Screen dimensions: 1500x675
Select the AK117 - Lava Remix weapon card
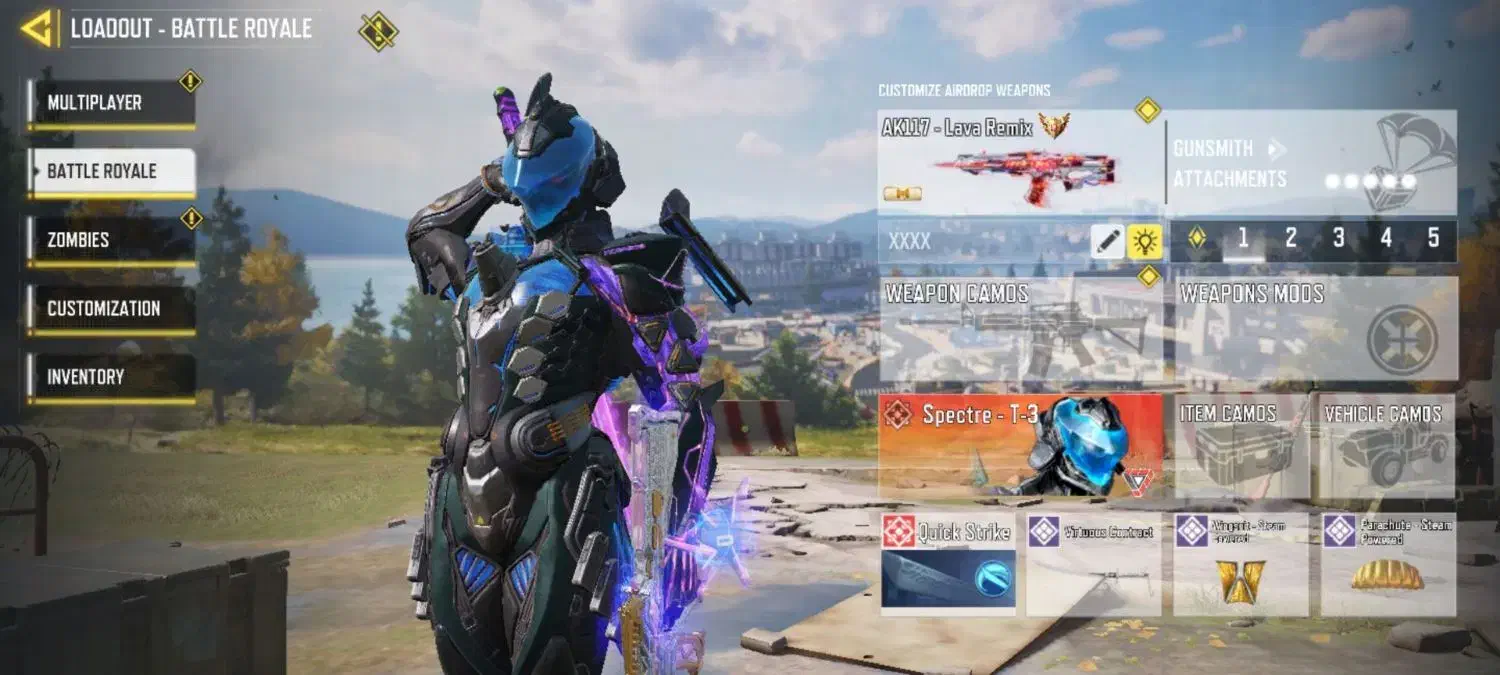1020,162
